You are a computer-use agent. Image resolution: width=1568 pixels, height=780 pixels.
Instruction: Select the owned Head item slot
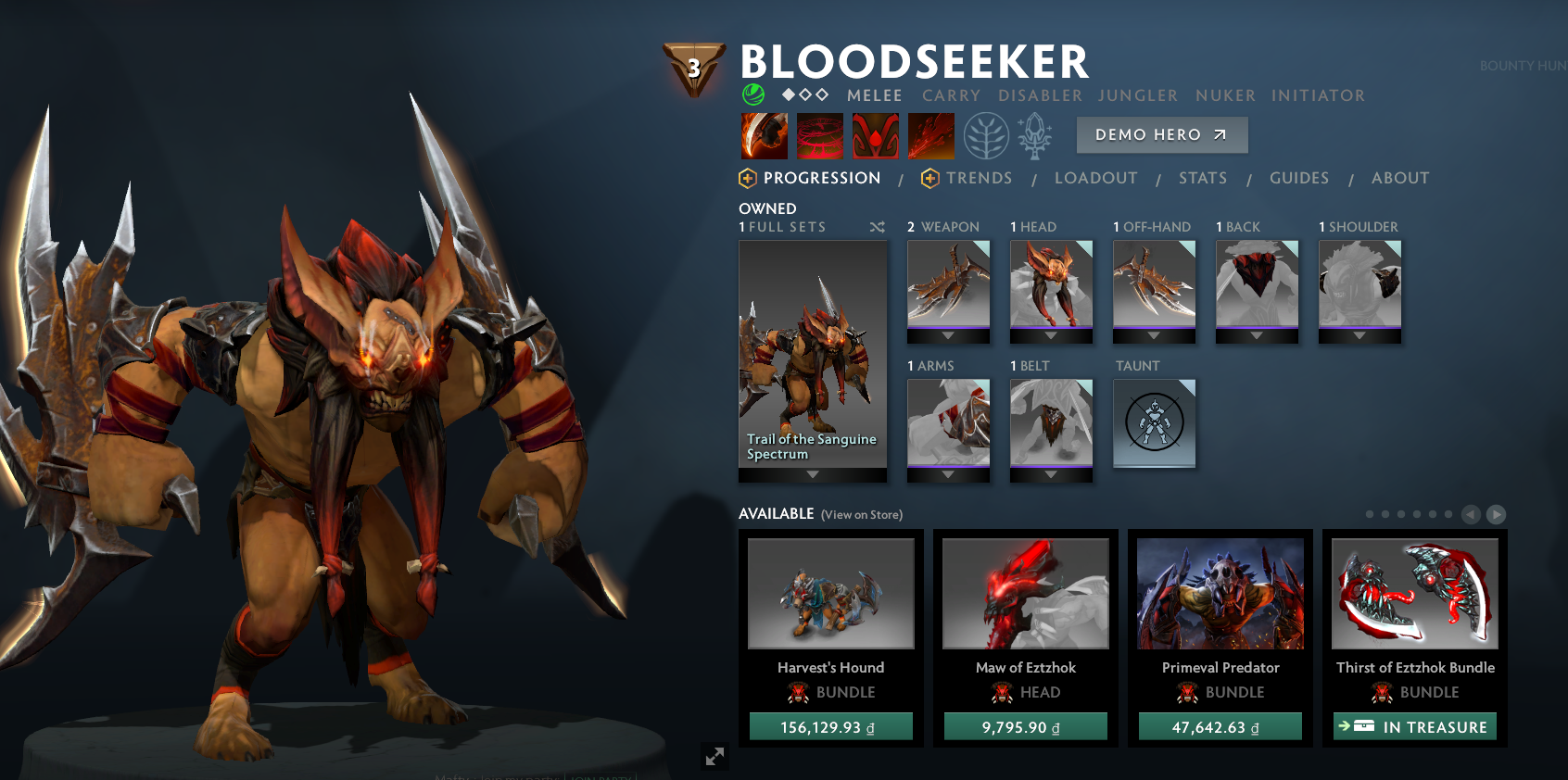1051,285
